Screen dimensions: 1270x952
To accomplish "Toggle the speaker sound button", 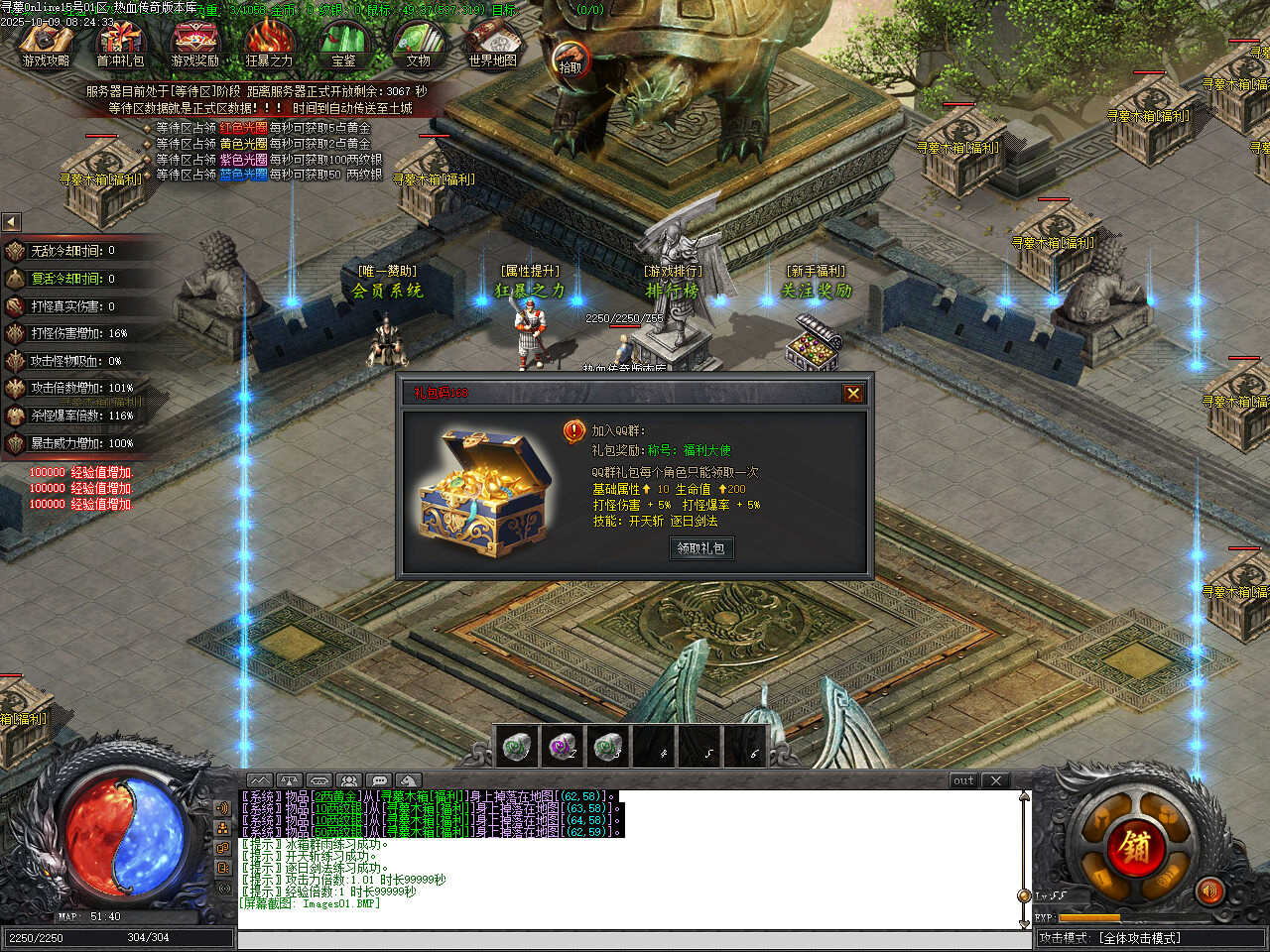I will click(x=1208, y=892).
